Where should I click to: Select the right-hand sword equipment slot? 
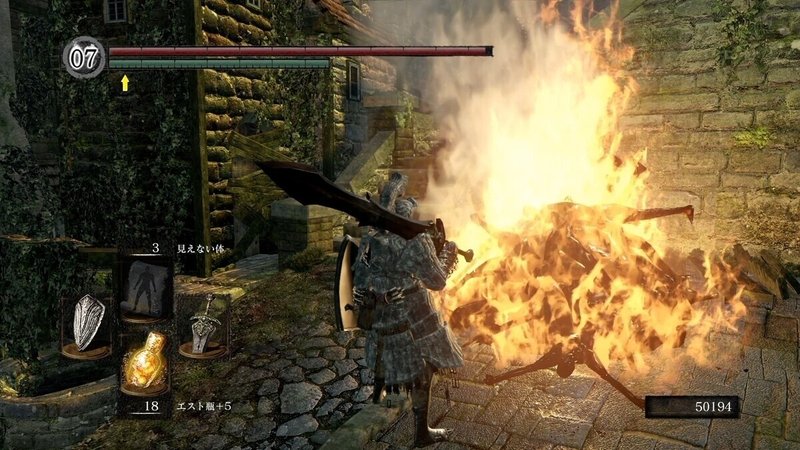pyautogui.click(x=205, y=325)
